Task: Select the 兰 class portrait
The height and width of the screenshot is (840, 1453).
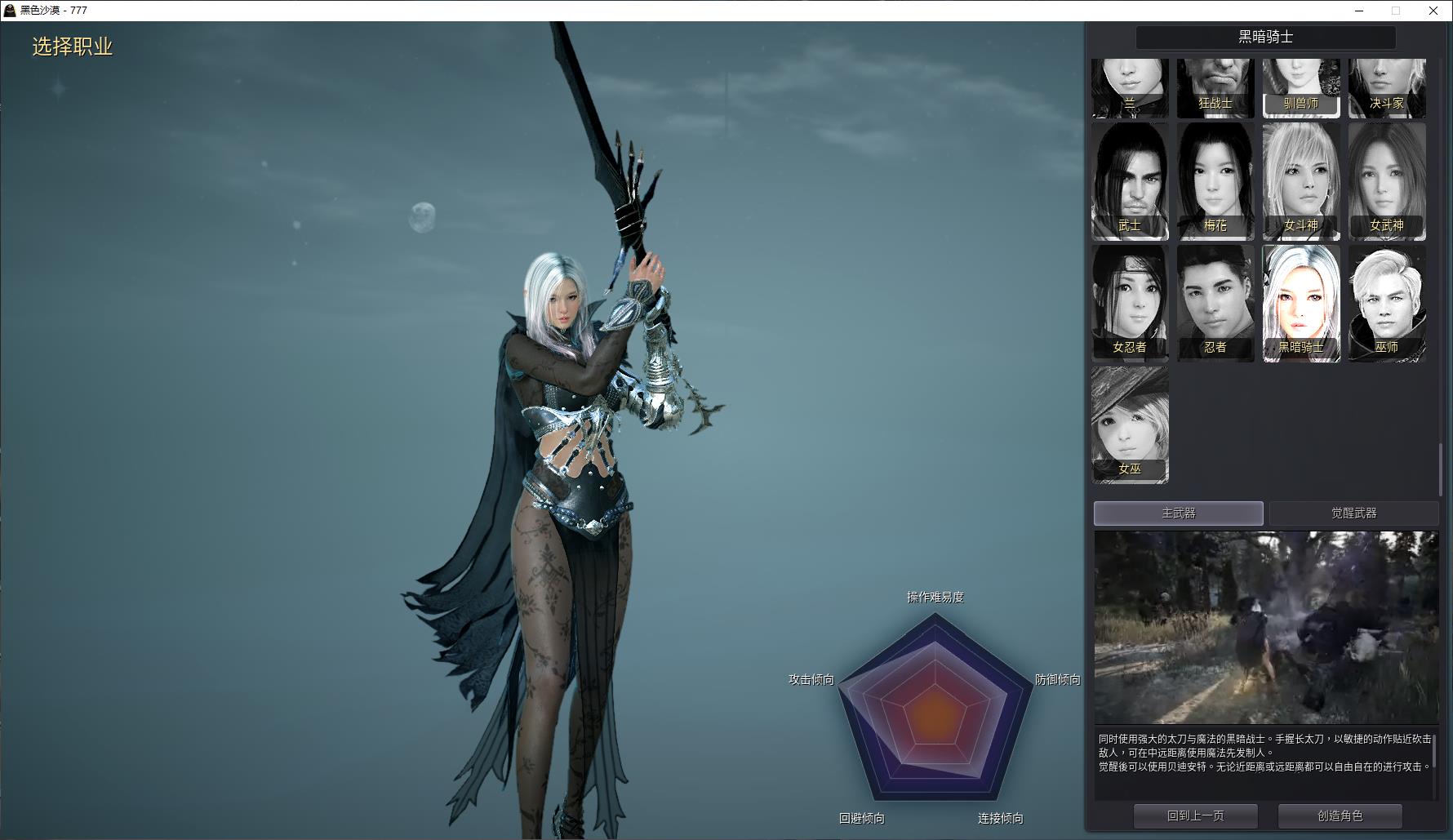Action: (1130, 87)
